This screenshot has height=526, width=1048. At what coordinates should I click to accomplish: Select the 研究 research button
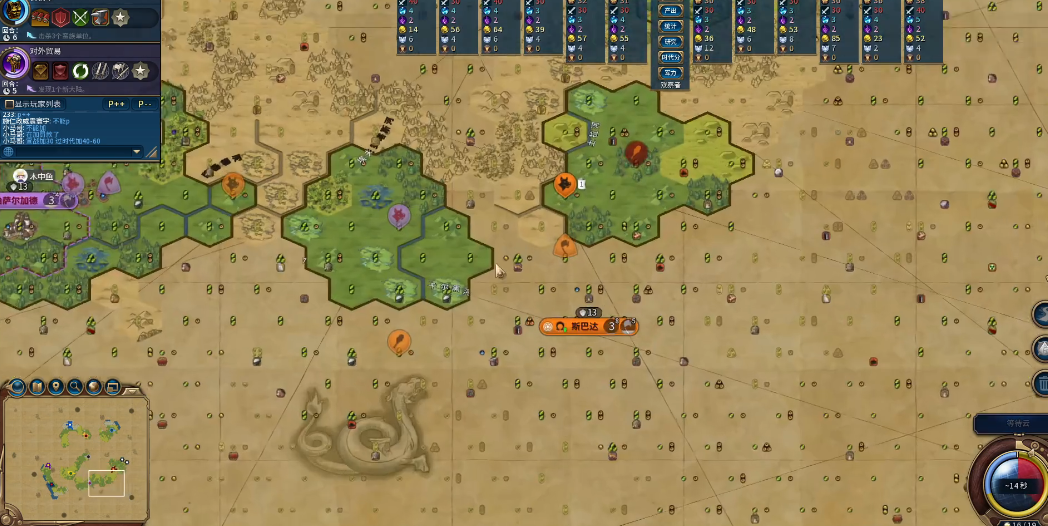670,42
